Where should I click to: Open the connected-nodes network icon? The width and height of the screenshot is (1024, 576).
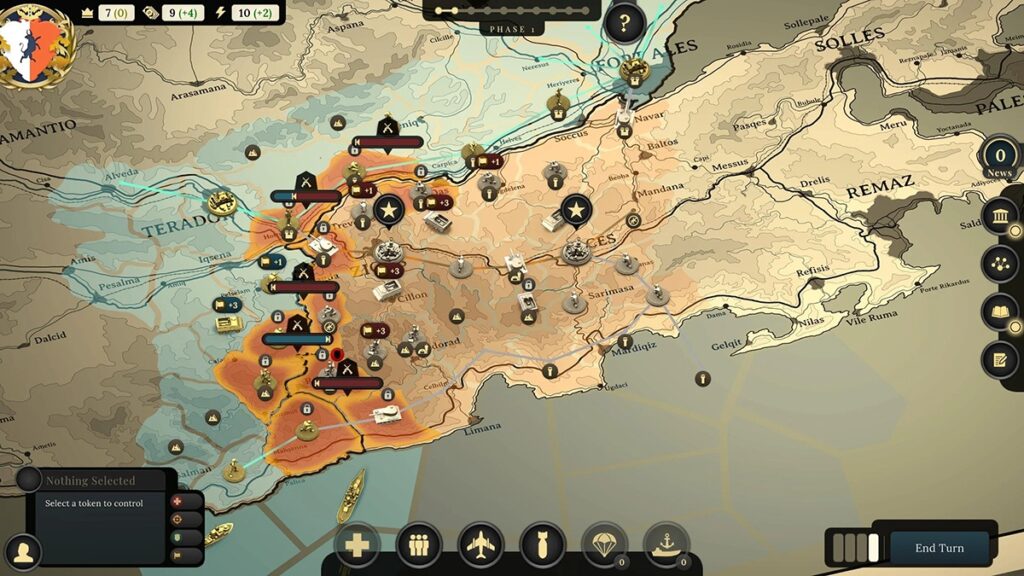pos(999,264)
